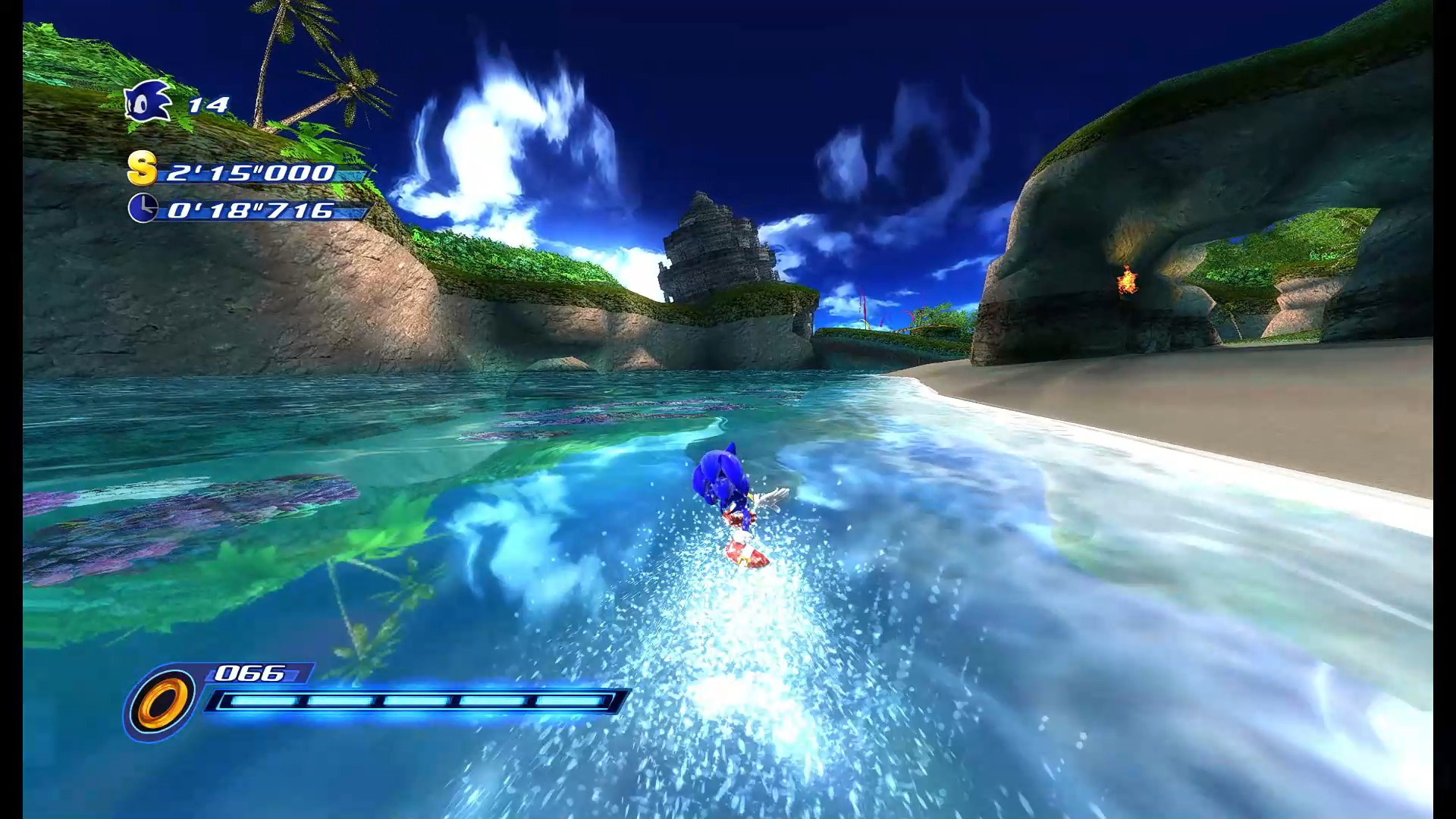Toggle the lives count showing 14

coord(210,105)
